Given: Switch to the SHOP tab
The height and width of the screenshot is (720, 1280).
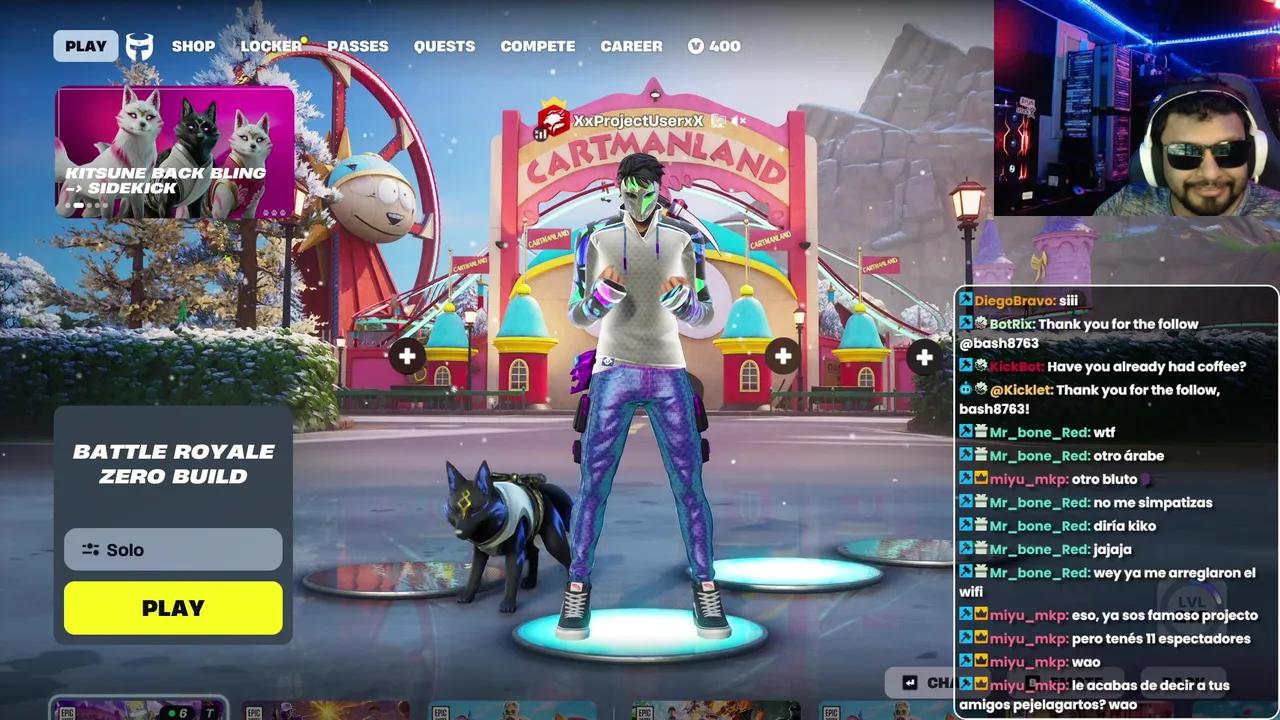Looking at the screenshot, I should [x=193, y=45].
